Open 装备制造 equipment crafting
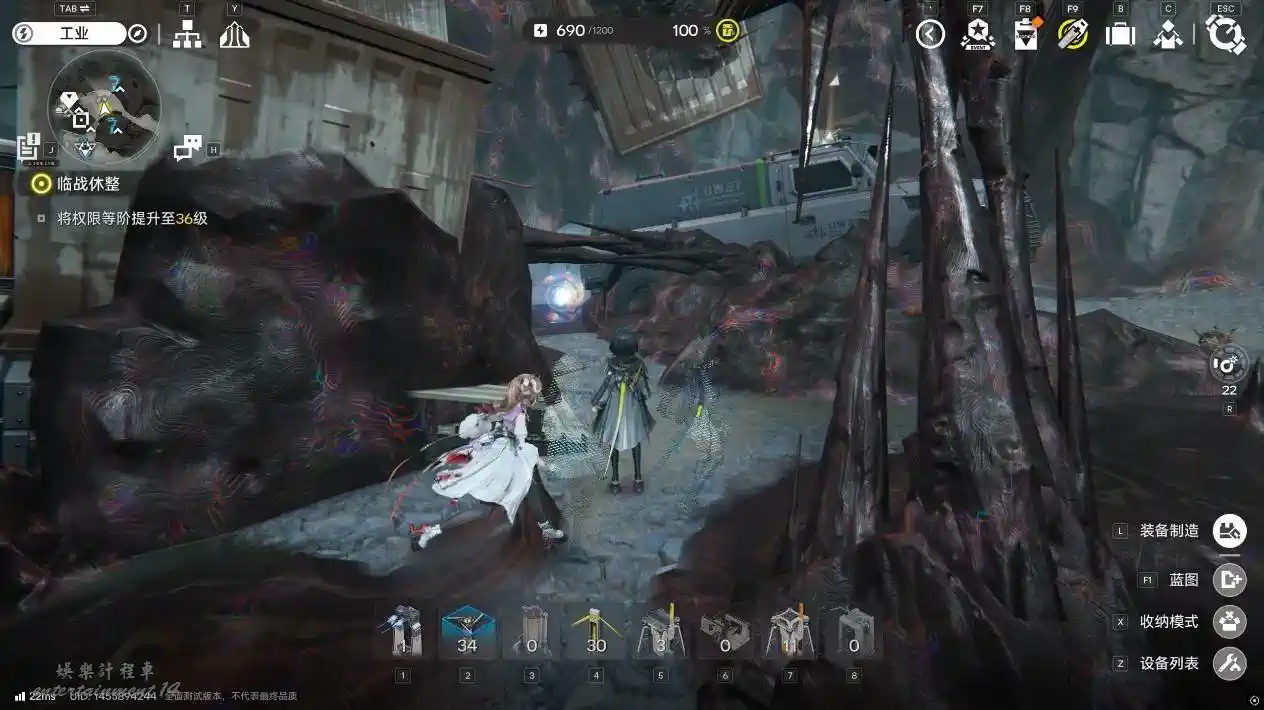The width and height of the screenshot is (1264, 710). coord(1229,531)
